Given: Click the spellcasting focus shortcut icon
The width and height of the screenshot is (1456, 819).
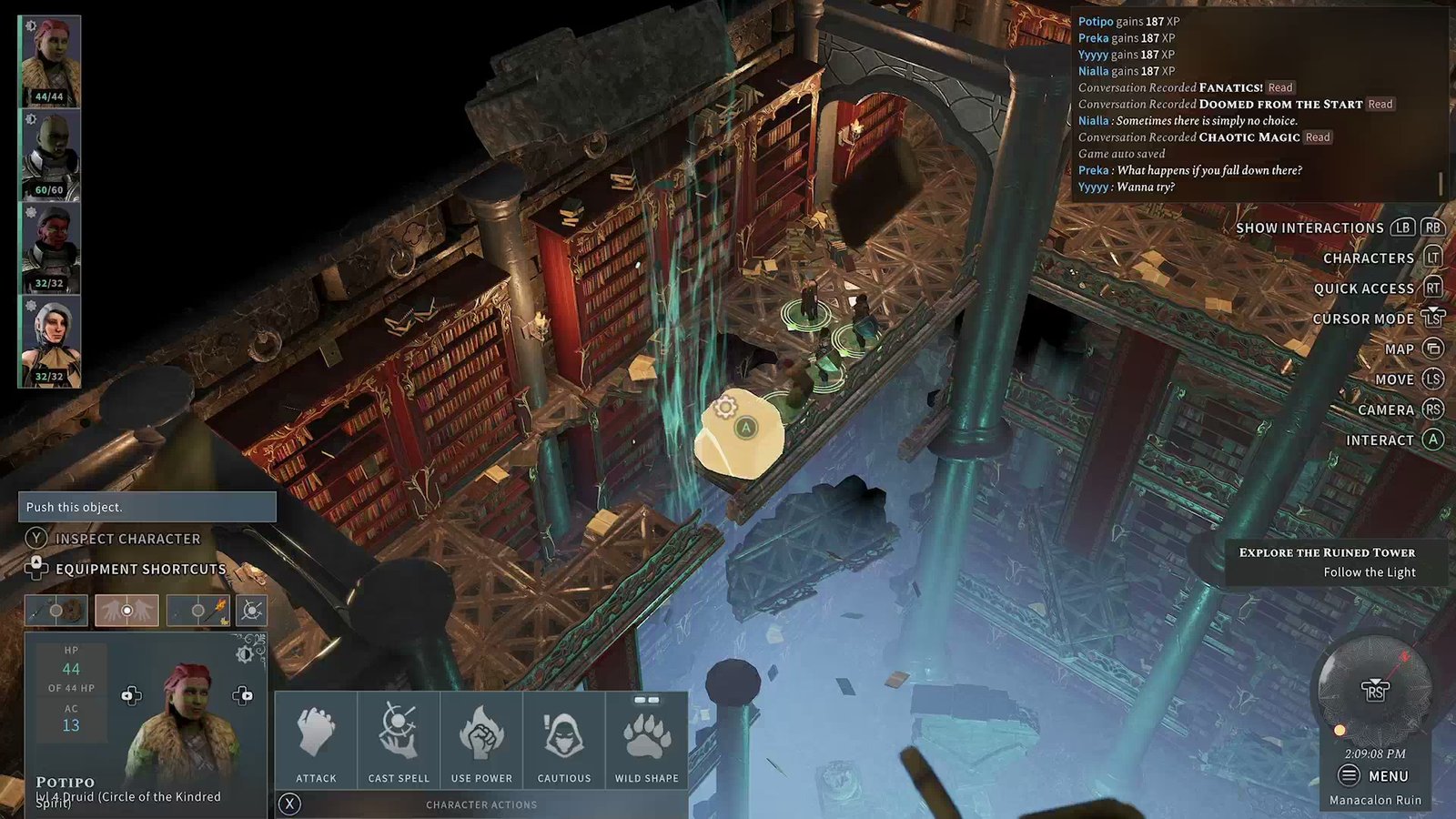Looking at the screenshot, I should (251, 611).
